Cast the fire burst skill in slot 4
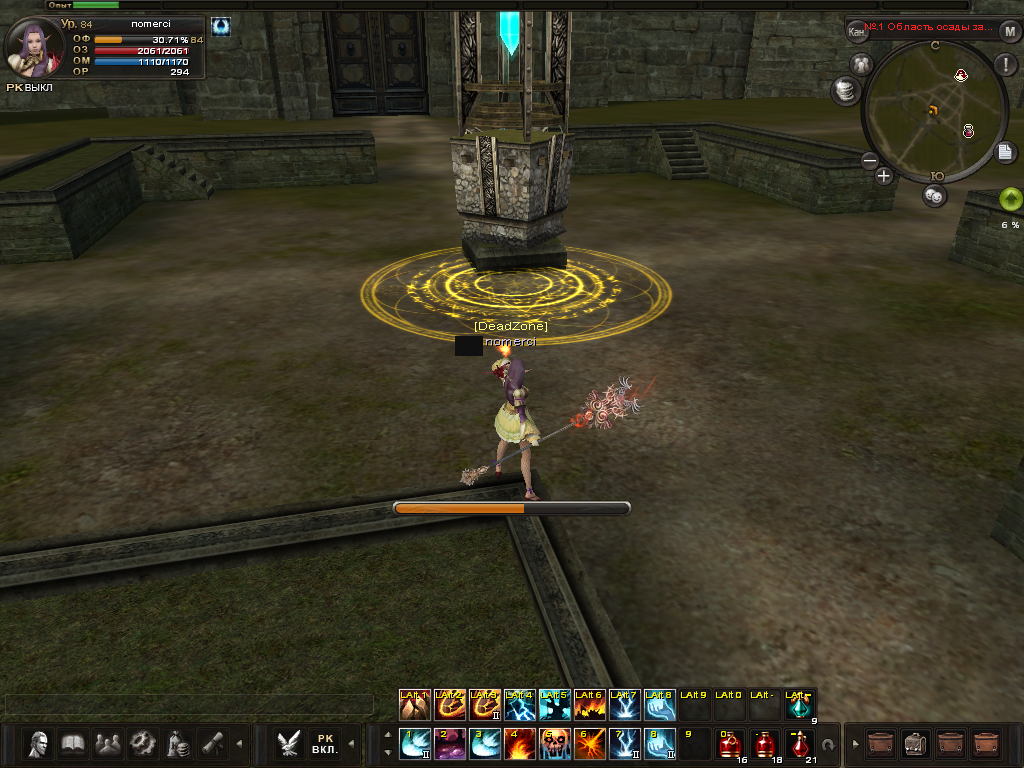This screenshot has height=768, width=1024. pos(520,743)
